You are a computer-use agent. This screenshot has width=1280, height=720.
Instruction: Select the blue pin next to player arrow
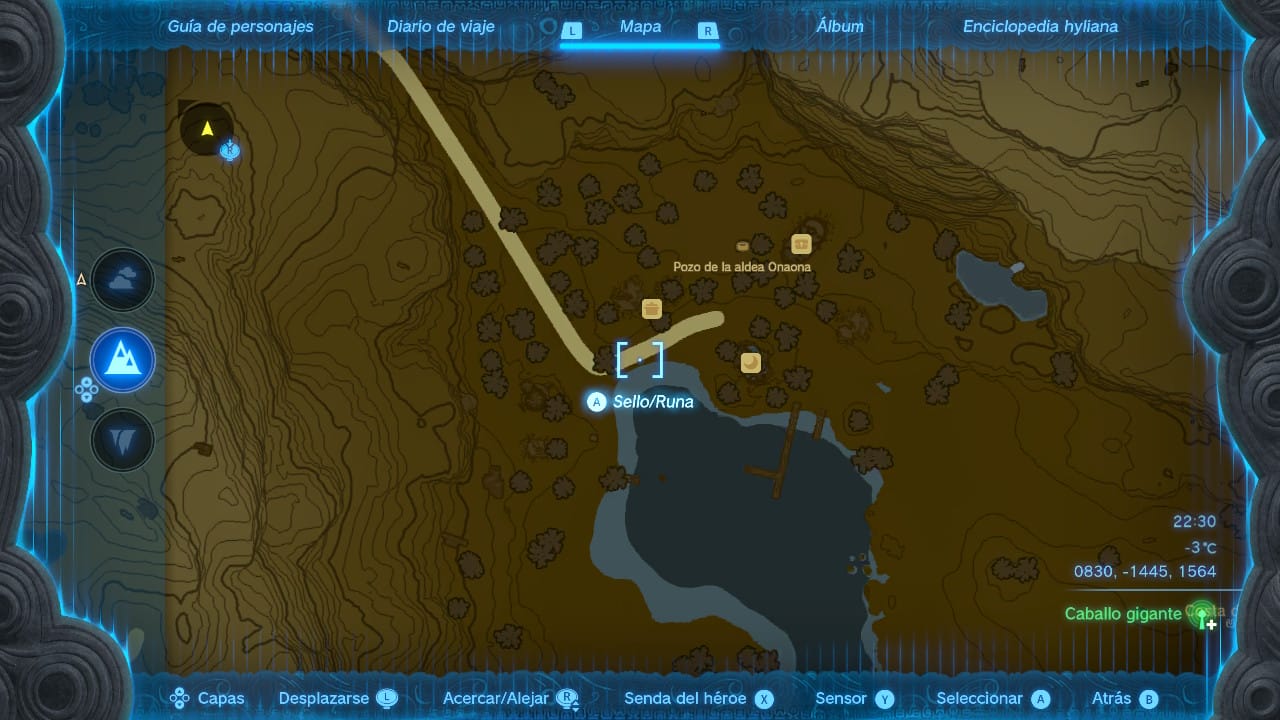[231, 151]
